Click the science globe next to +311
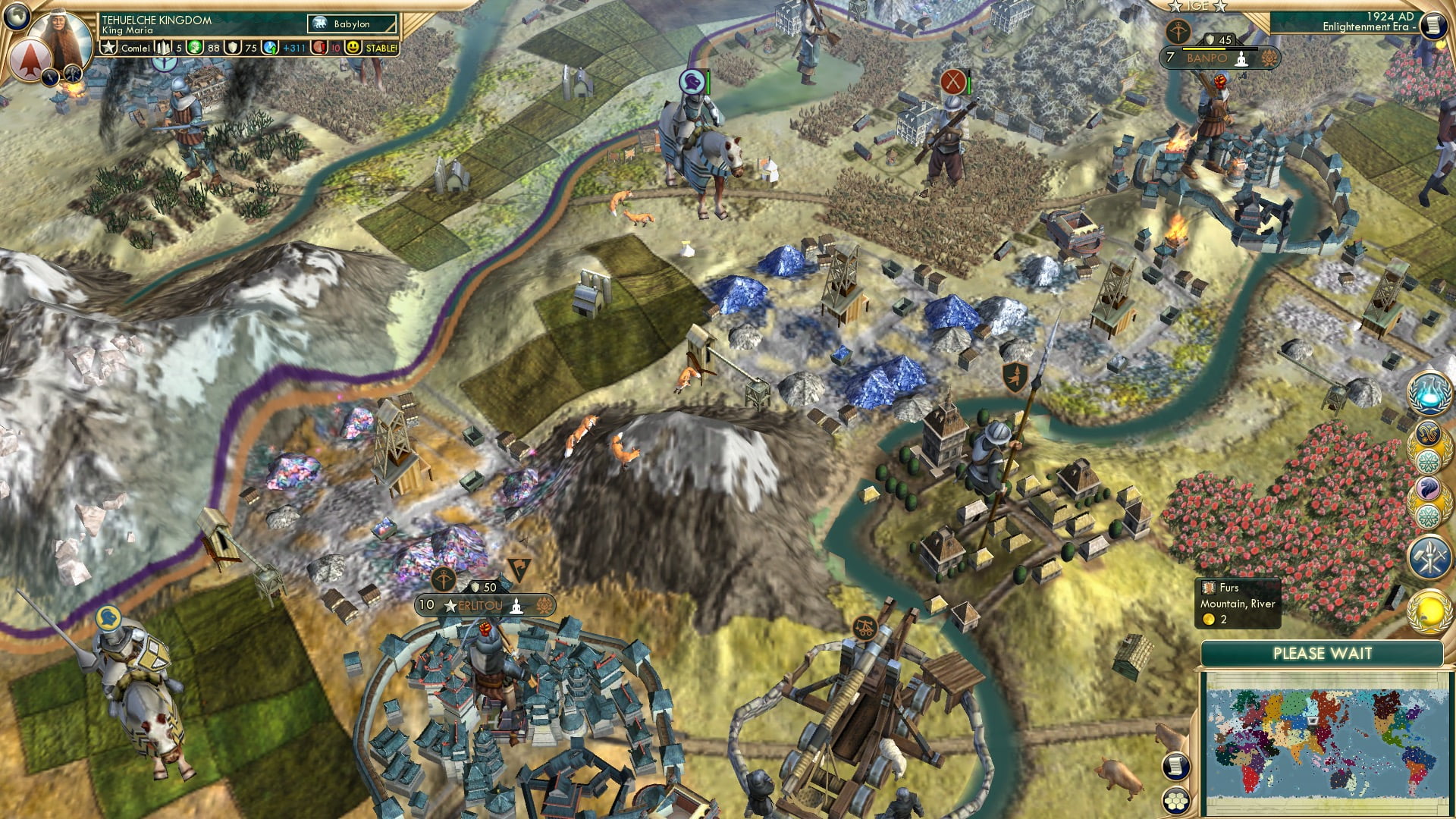 (x=270, y=49)
